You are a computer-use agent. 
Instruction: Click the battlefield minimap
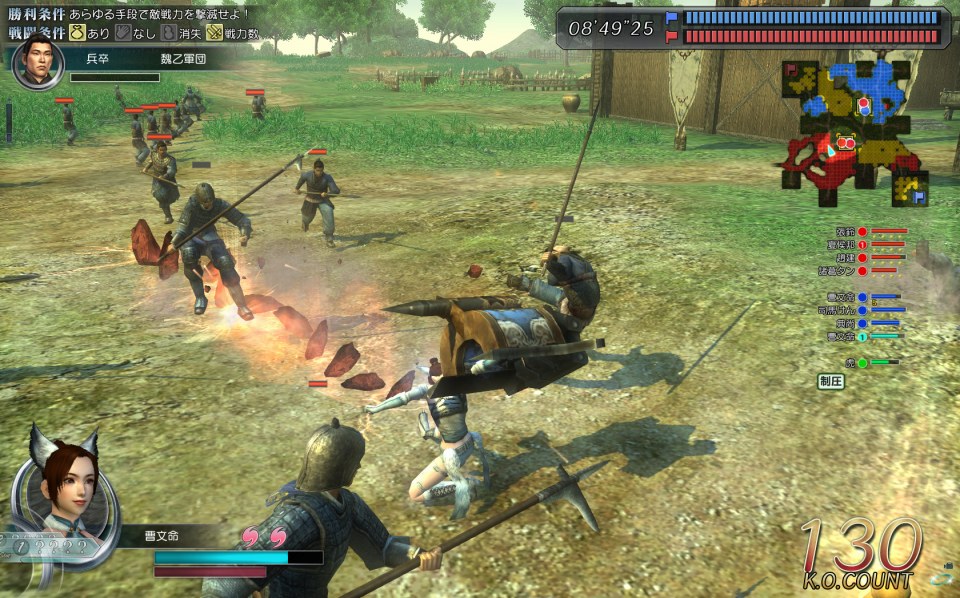(x=855, y=130)
